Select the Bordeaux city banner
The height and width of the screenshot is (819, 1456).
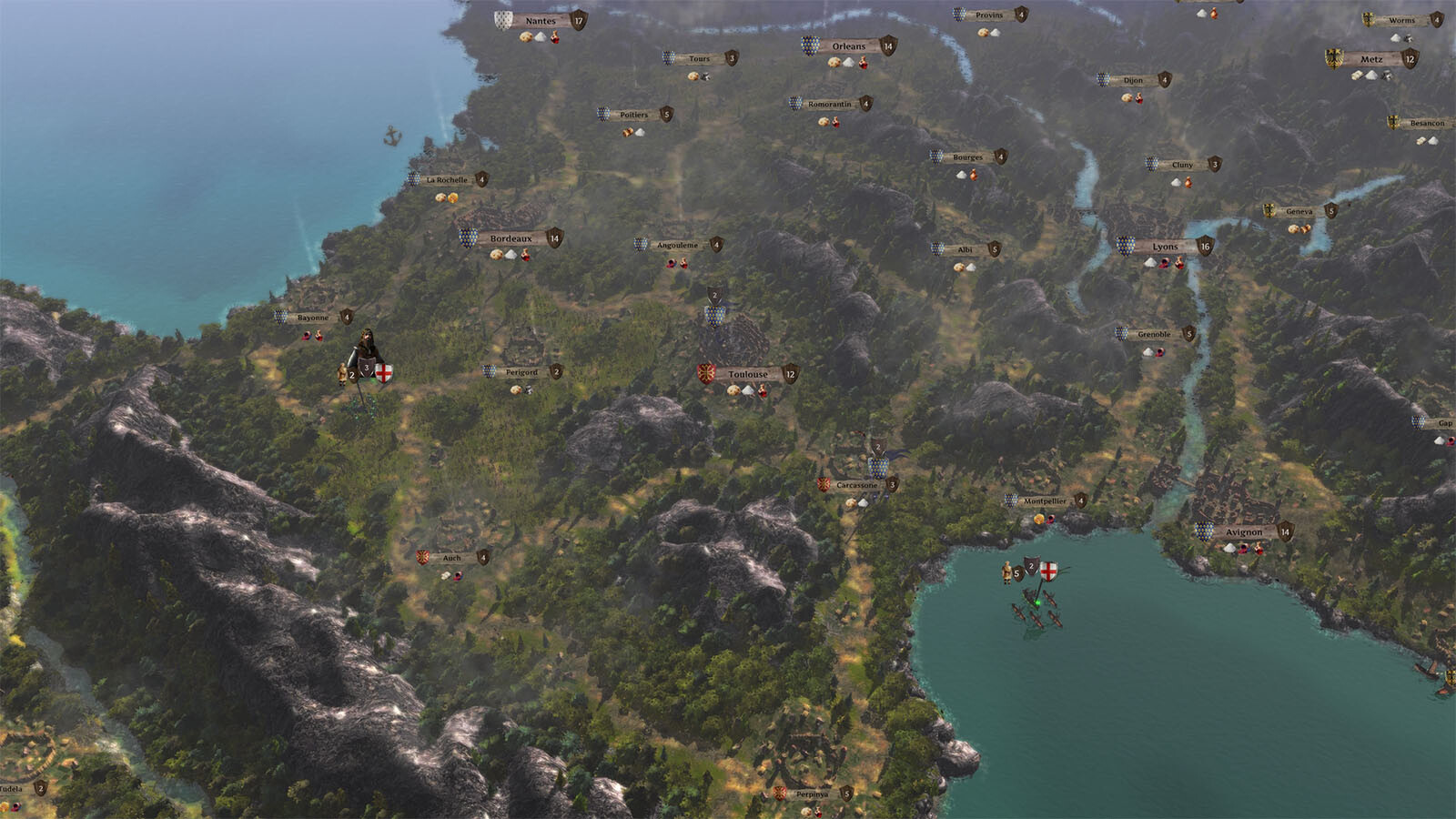click(511, 239)
